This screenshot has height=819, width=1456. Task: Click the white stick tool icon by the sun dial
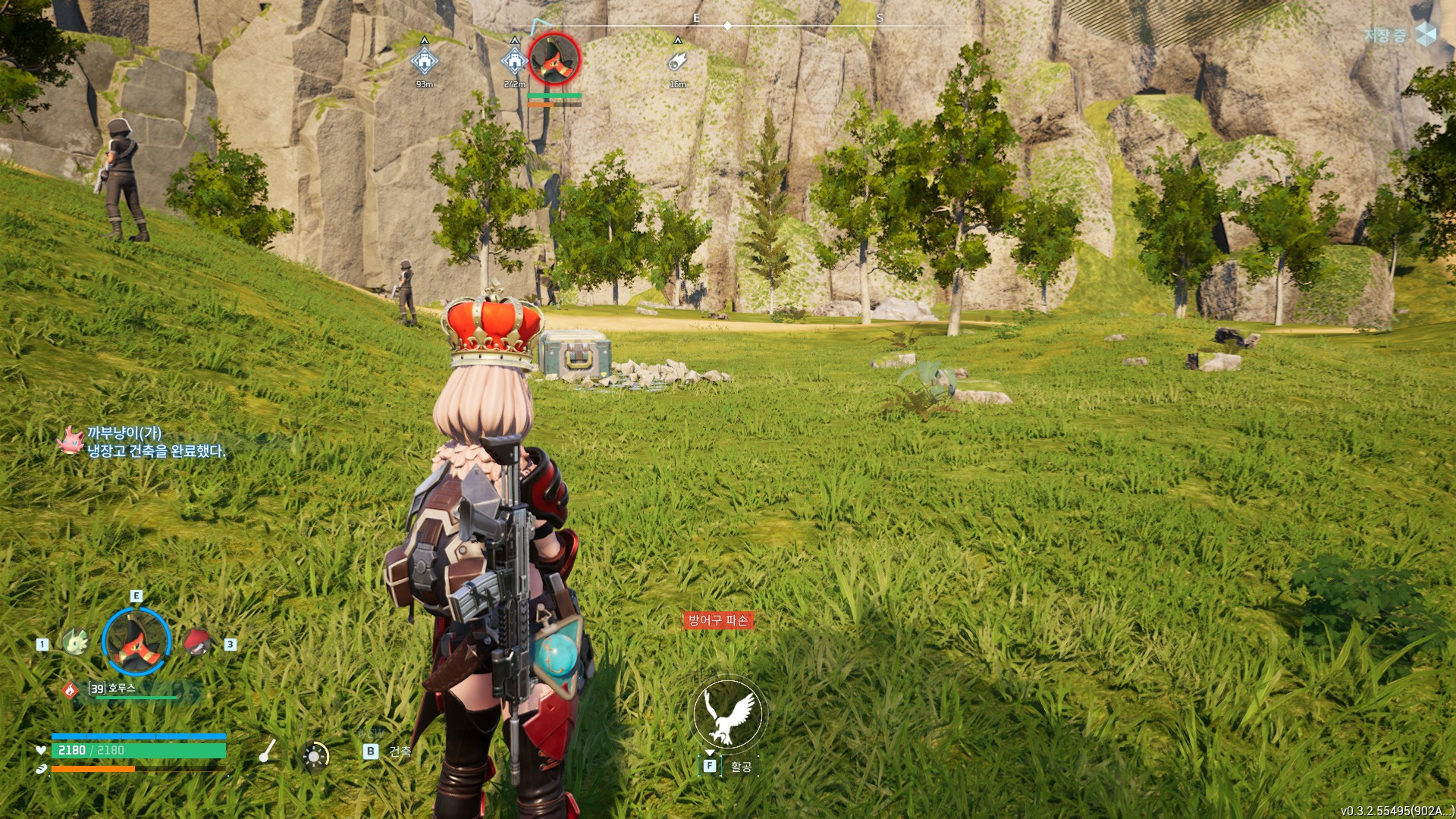267,751
